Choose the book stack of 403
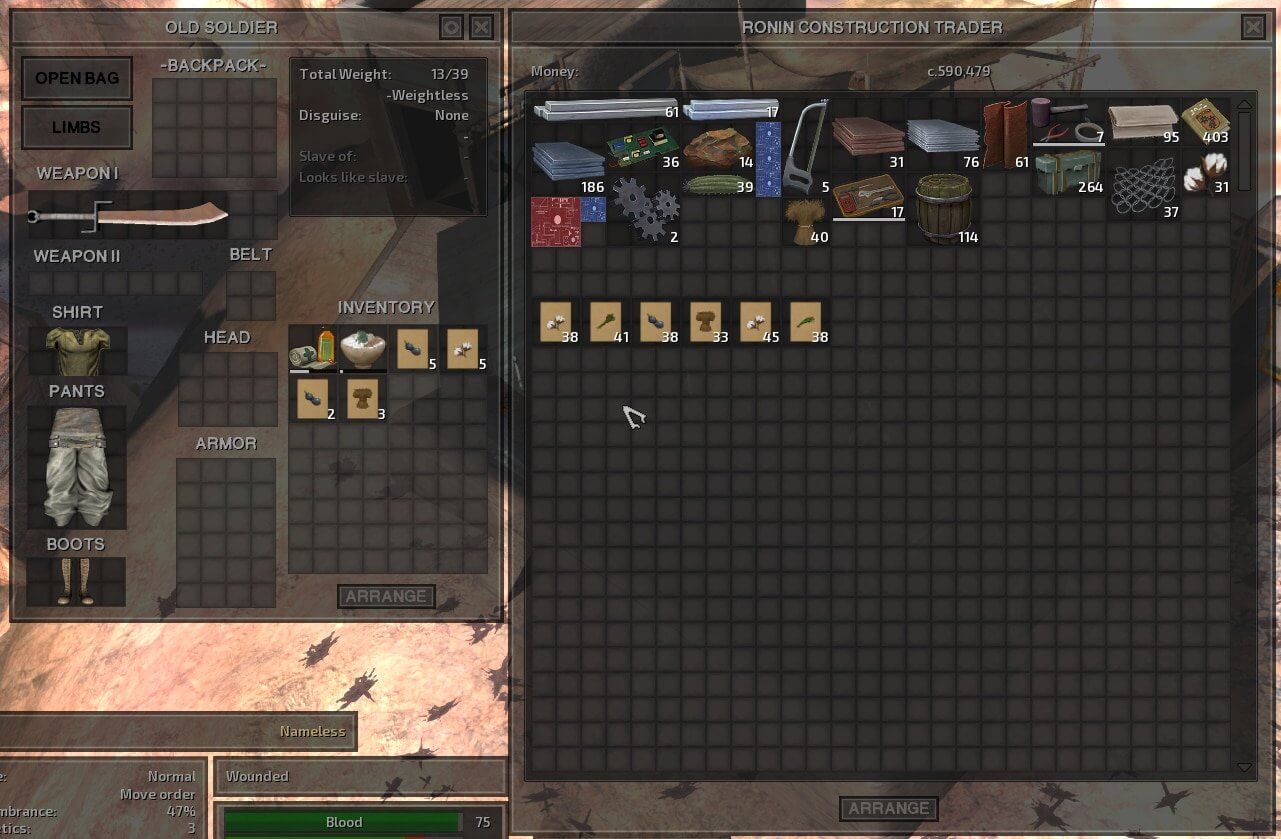1281x839 pixels. pyautogui.click(x=1205, y=119)
